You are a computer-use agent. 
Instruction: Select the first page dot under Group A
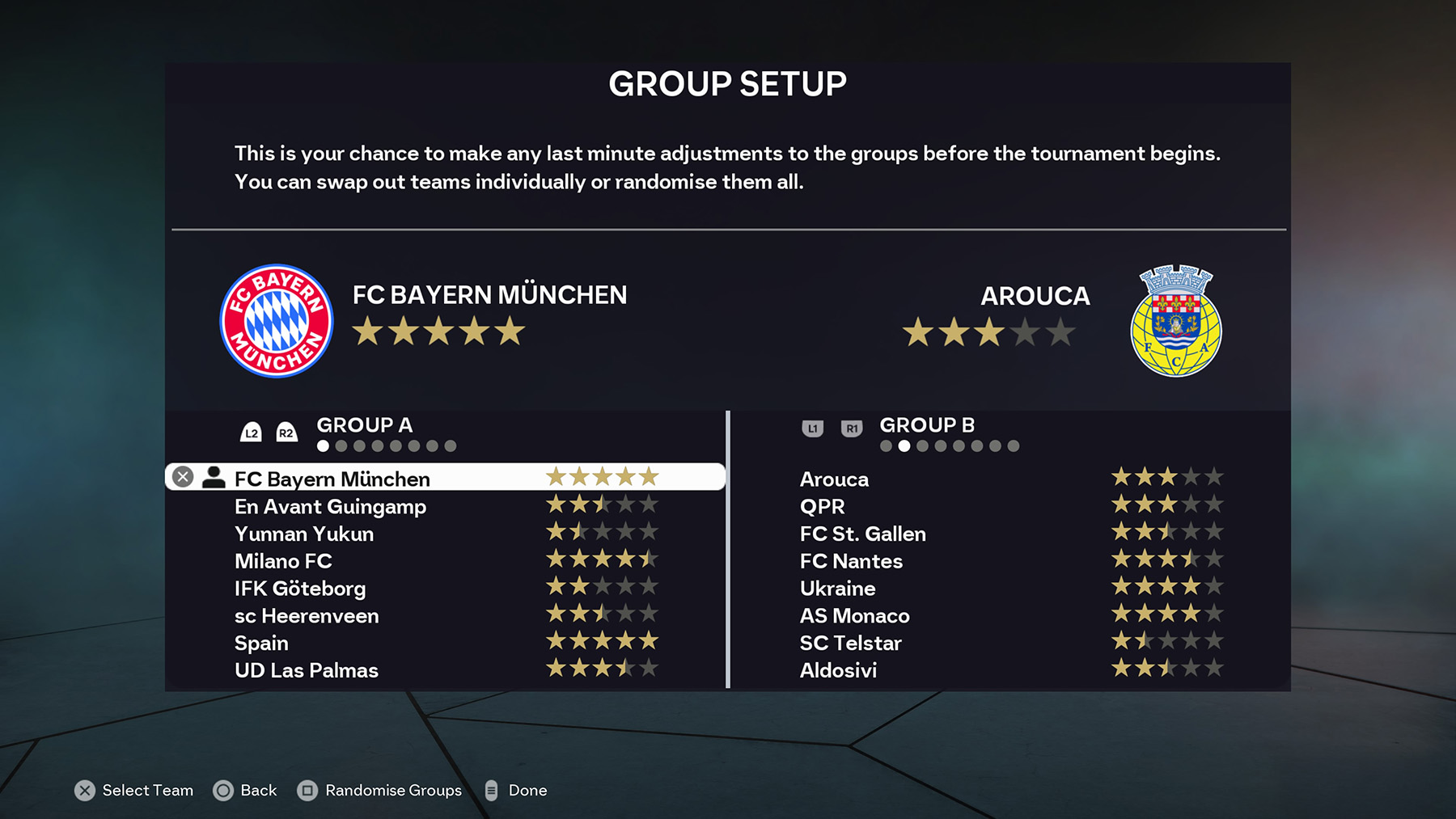pyautogui.click(x=322, y=445)
